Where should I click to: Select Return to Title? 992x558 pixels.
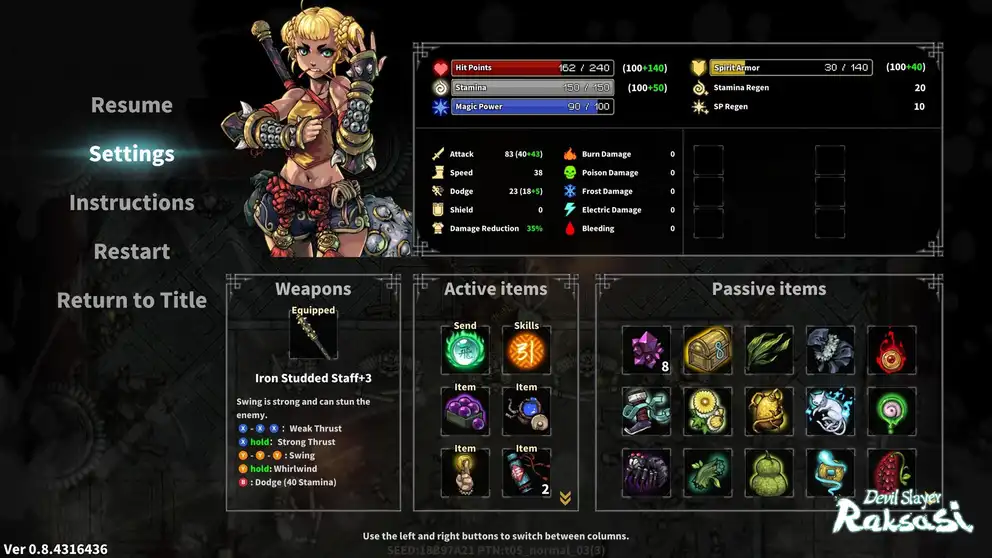click(x=131, y=300)
